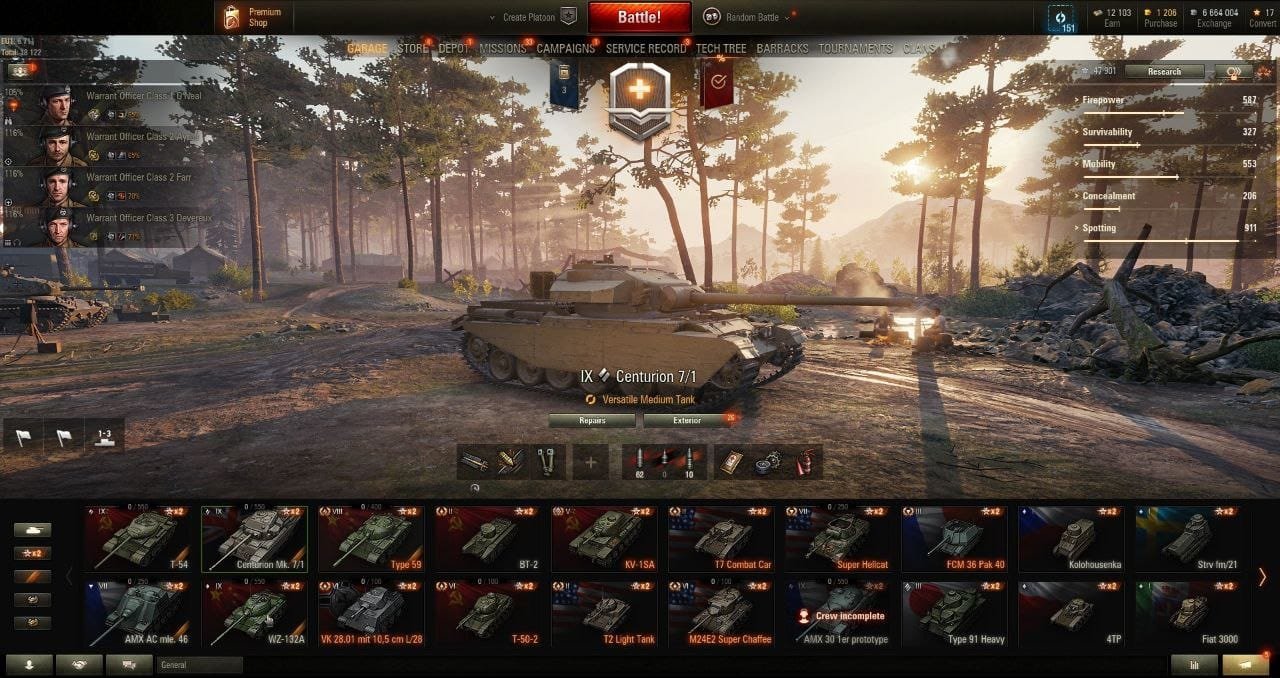Image resolution: width=1280 pixels, height=678 pixels.
Task: Go to the Missions tab
Action: 503,48
